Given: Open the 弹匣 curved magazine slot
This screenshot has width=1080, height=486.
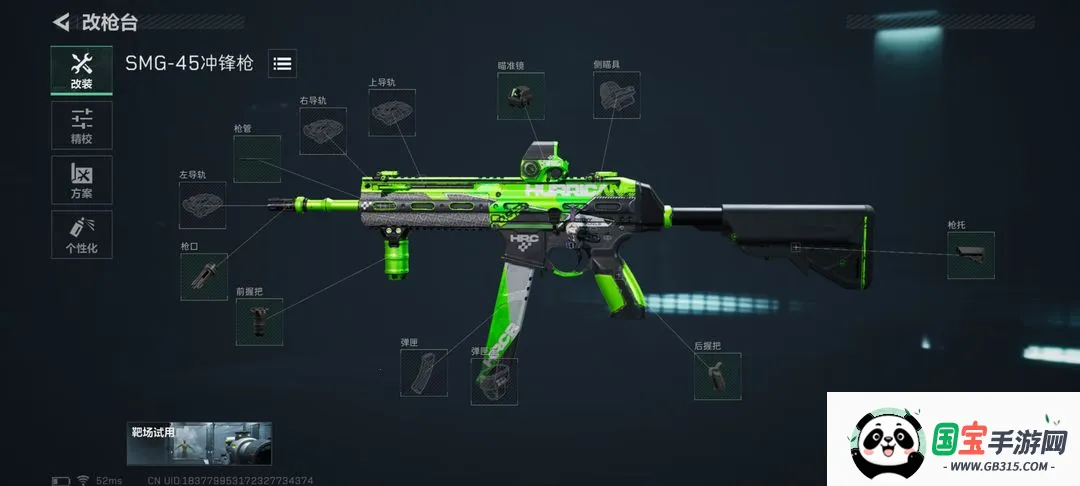Looking at the screenshot, I should coord(424,372).
